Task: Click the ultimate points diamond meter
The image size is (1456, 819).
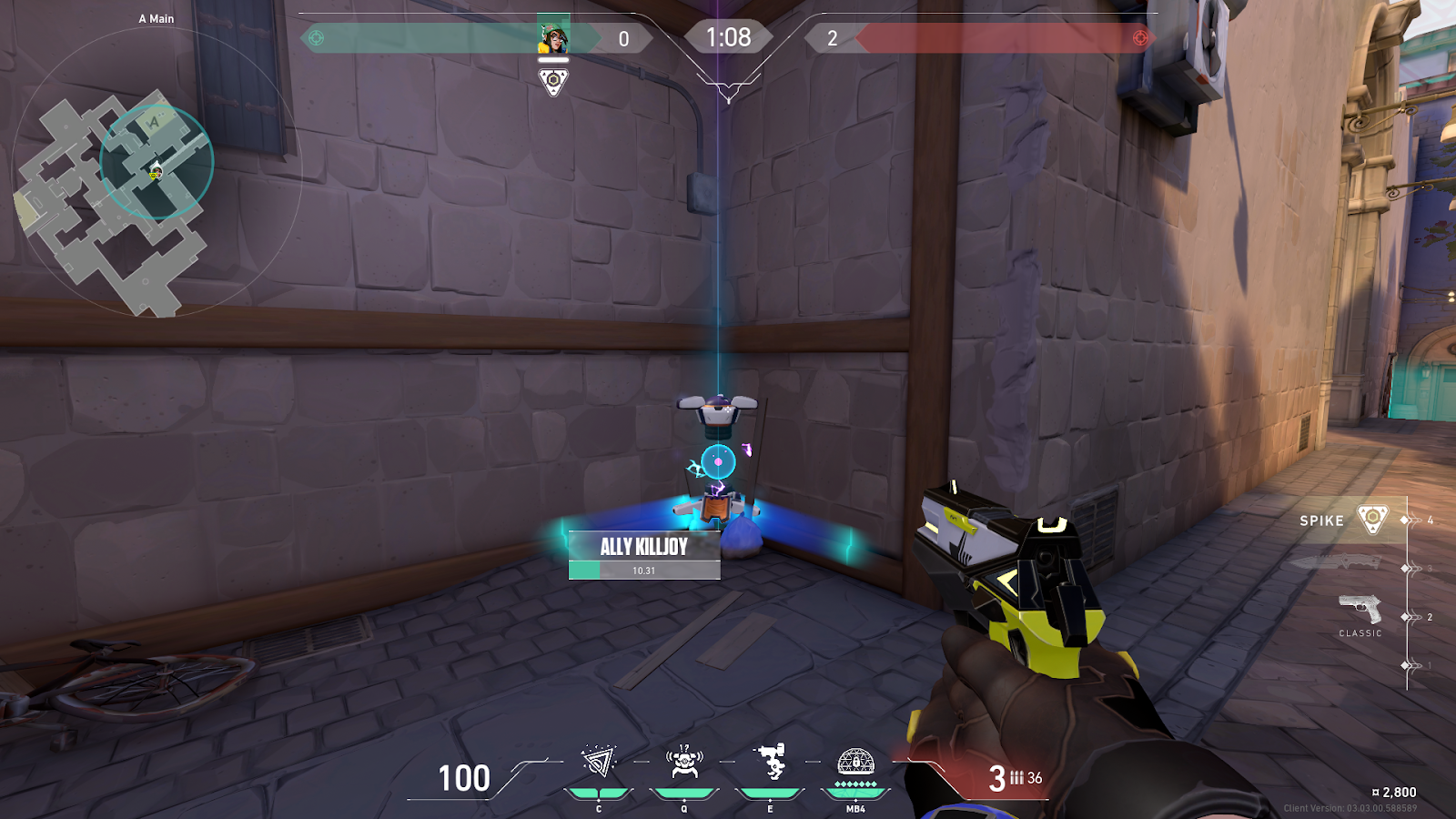Action: coord(854,782)
